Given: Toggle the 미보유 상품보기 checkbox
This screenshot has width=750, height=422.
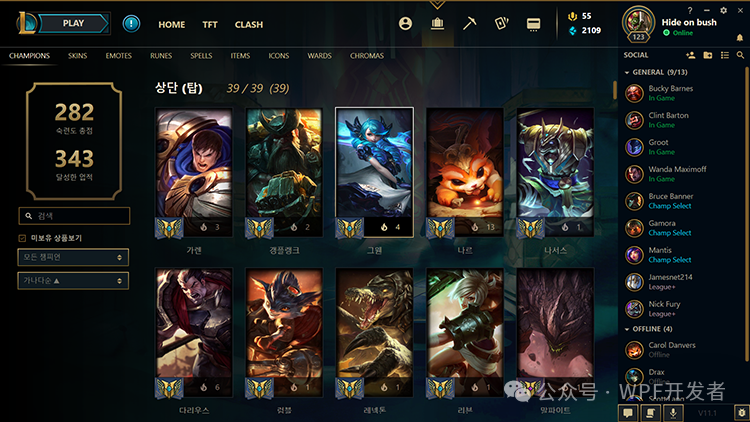Looking at the screenshot, I should 23,238.
